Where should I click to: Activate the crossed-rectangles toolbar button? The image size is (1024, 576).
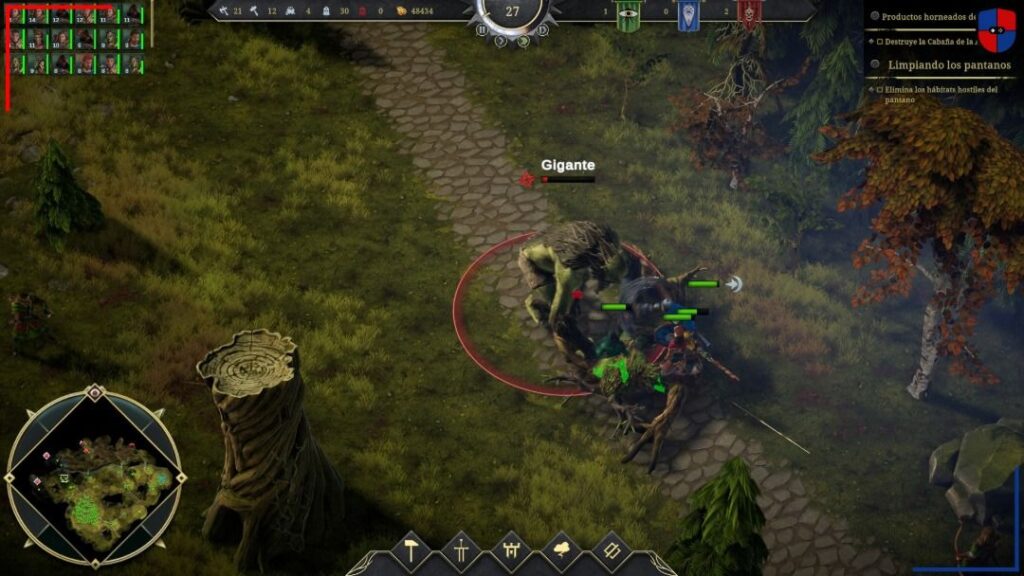(609, 551)
